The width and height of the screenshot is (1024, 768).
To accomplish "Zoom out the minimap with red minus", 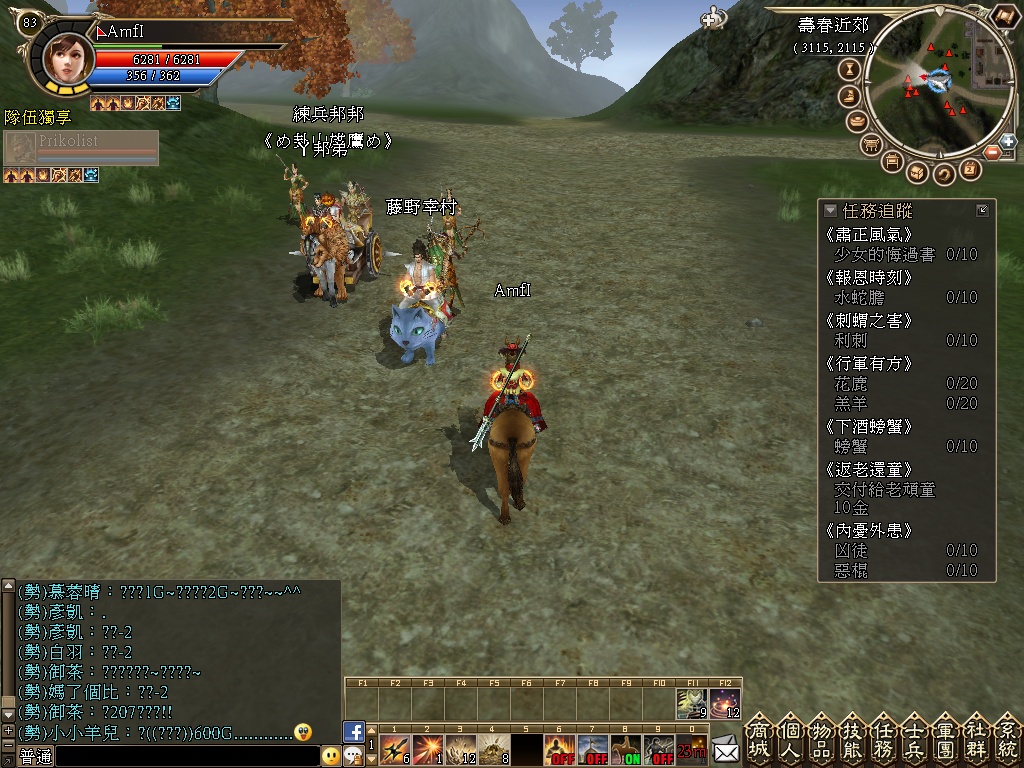I will coord(992,152).
